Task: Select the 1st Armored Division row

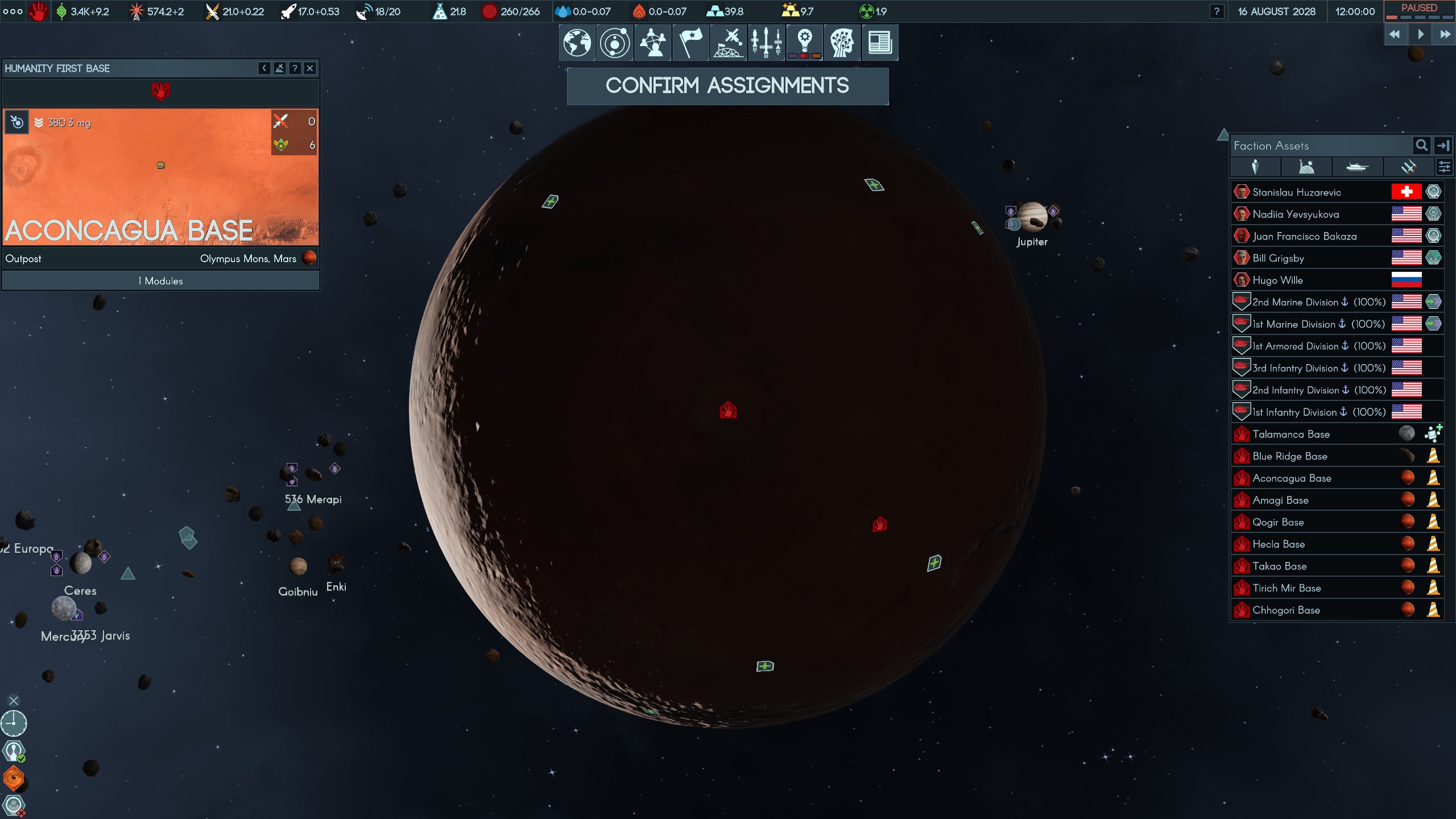Action: click(x=1308, y=346)
